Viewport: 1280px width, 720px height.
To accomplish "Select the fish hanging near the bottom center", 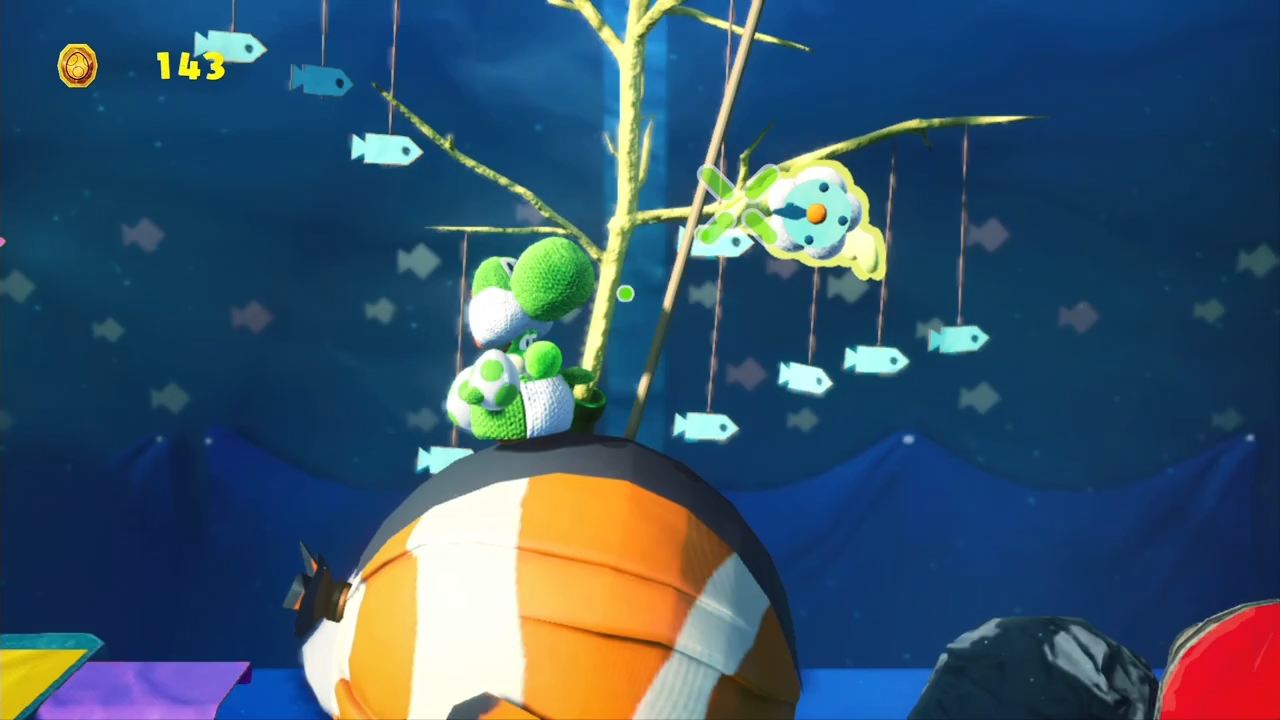I will point(705,425).
